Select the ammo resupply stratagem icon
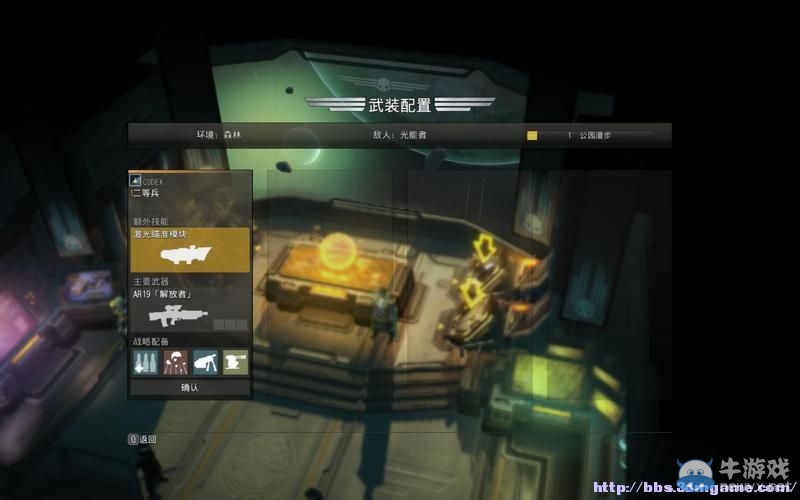 pos(146,362)
